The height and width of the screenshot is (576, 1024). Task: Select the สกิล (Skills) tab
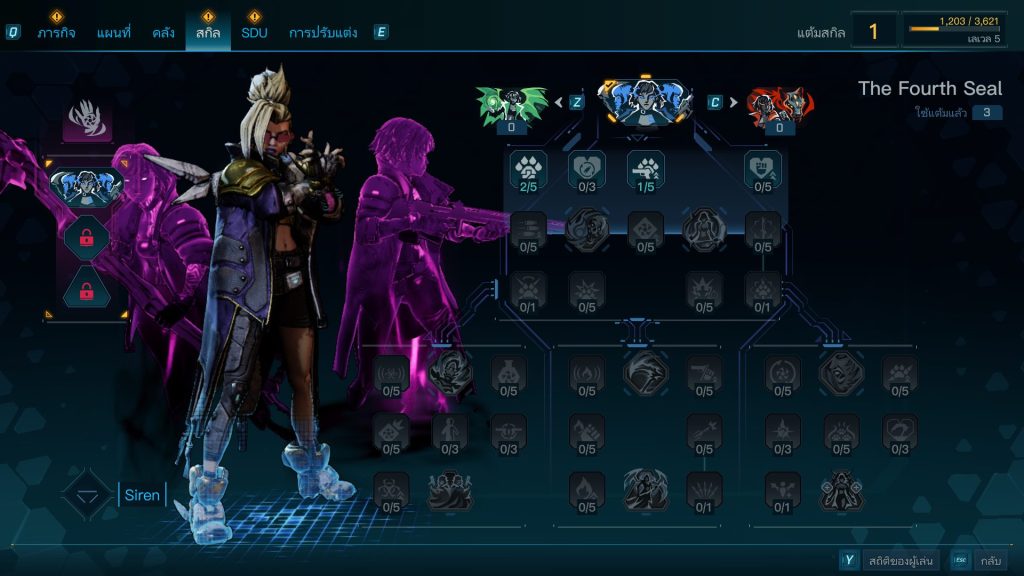pyautogui.click(x=208, y=33)
